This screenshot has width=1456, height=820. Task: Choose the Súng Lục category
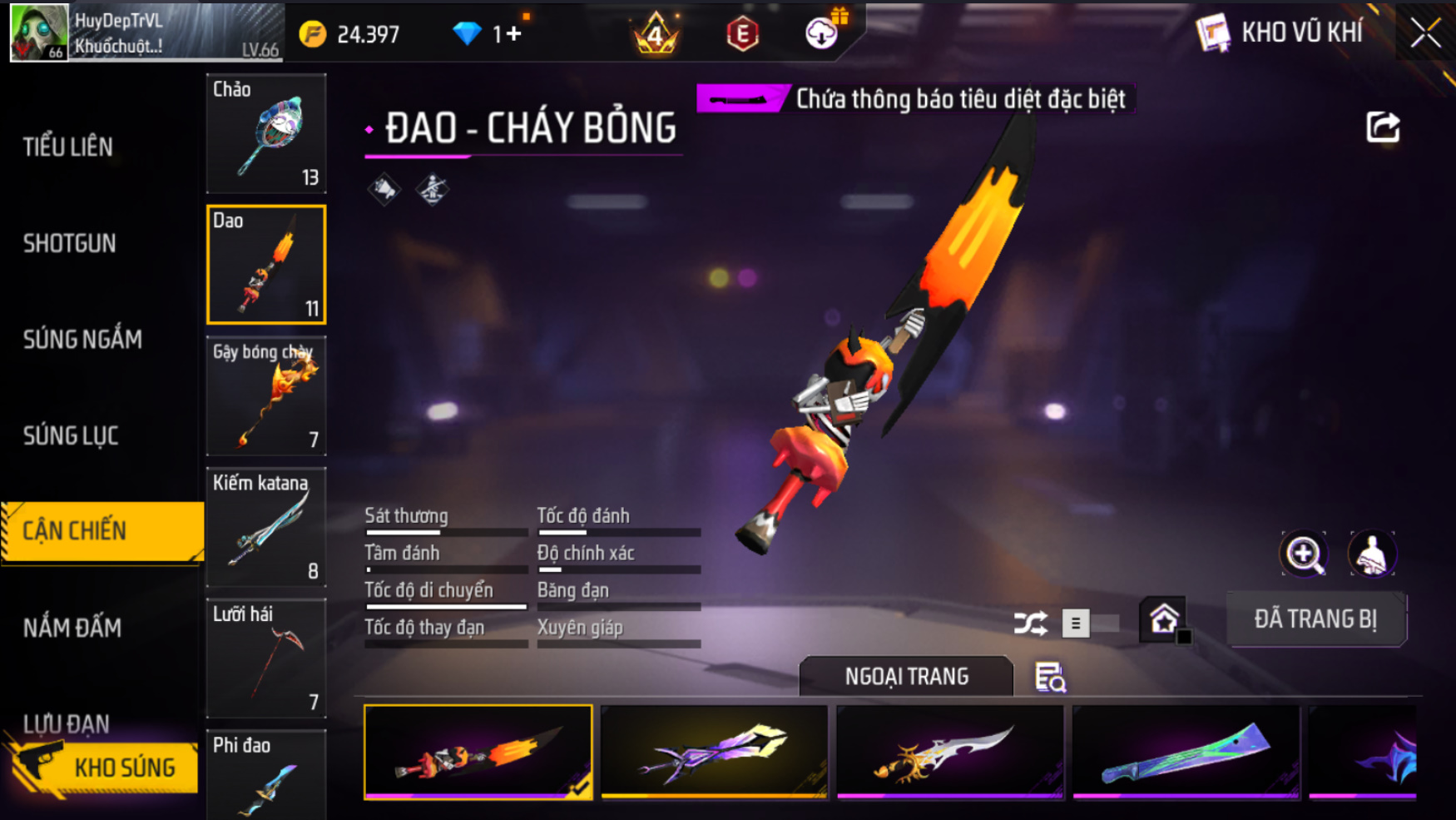(71, 435)
